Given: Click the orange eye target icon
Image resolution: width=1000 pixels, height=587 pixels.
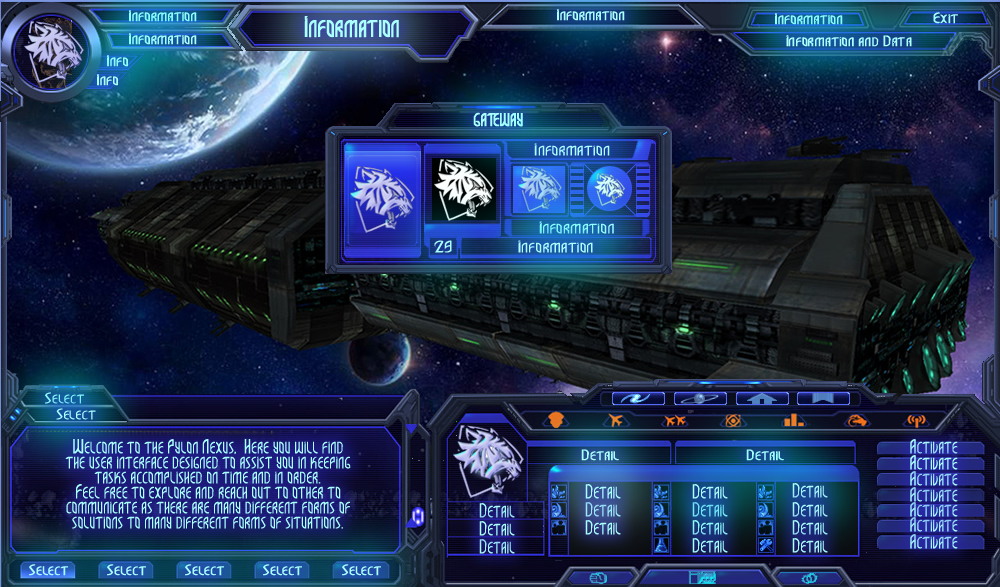Looking at the screenshot, I should pos(732,421).
